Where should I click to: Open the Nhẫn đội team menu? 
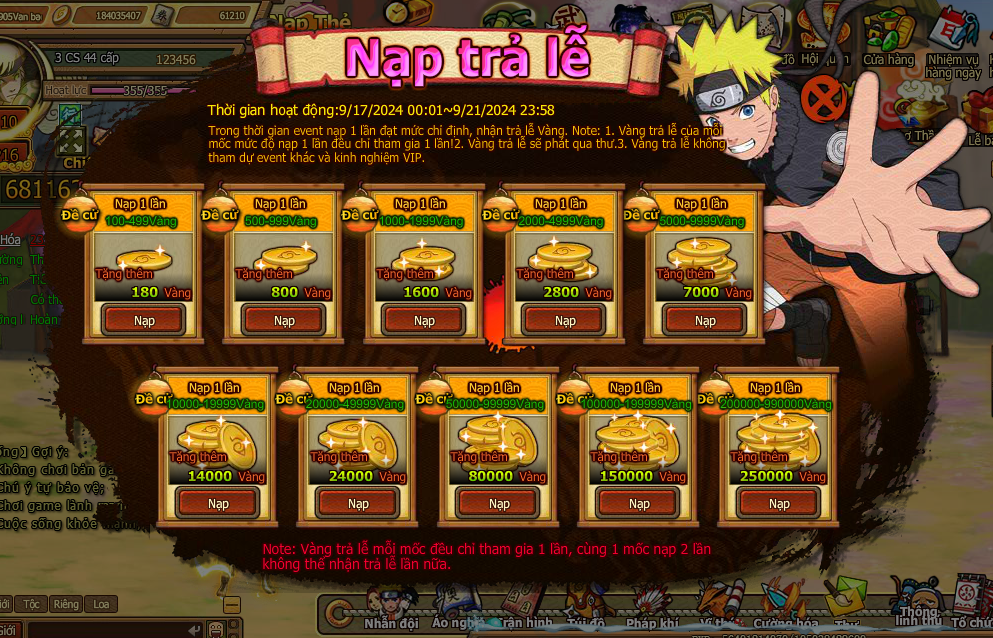[391, 610]
